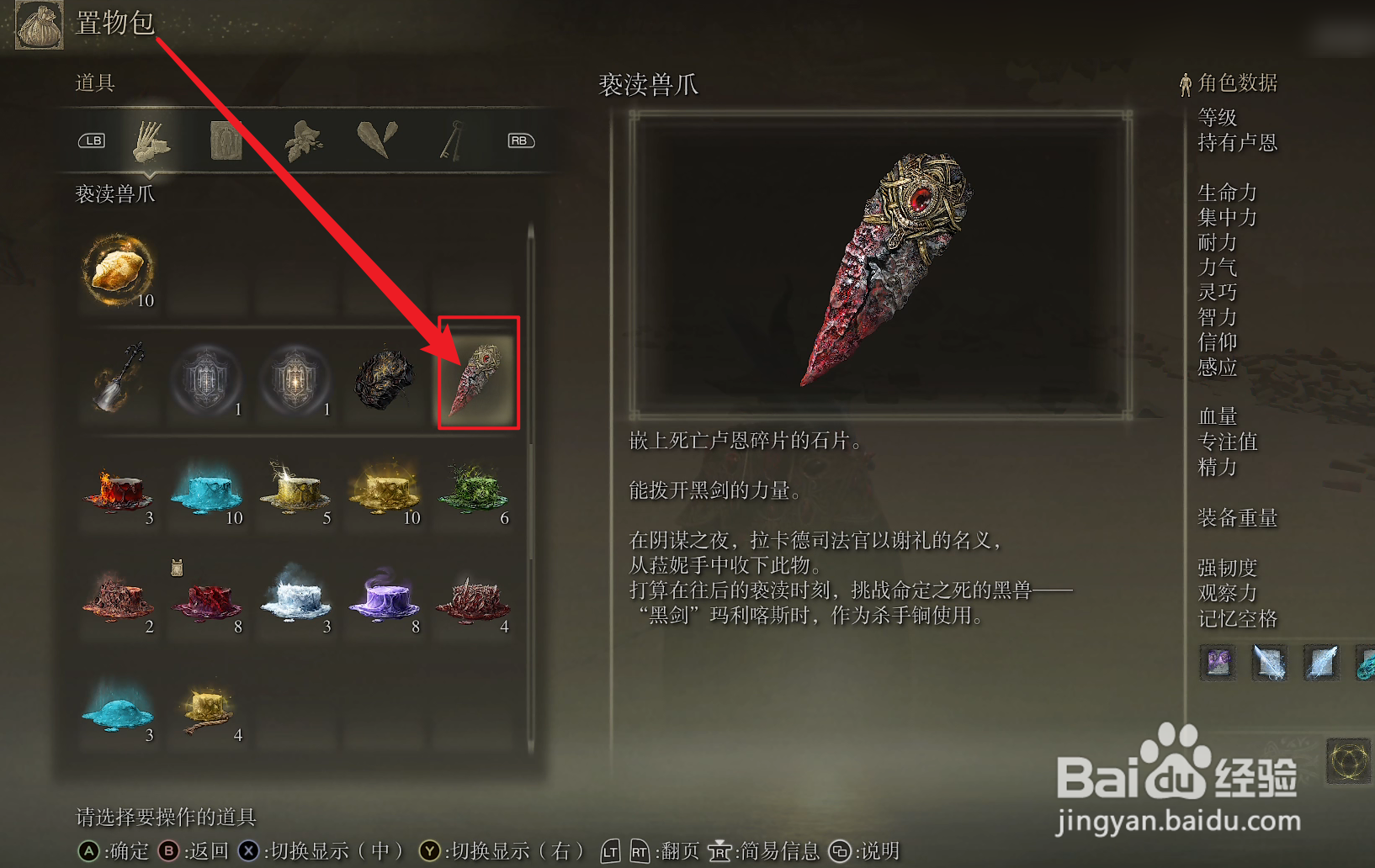Select the stone tablet info items category icon
Viewport: 1375px width, 868px height.
225,140
